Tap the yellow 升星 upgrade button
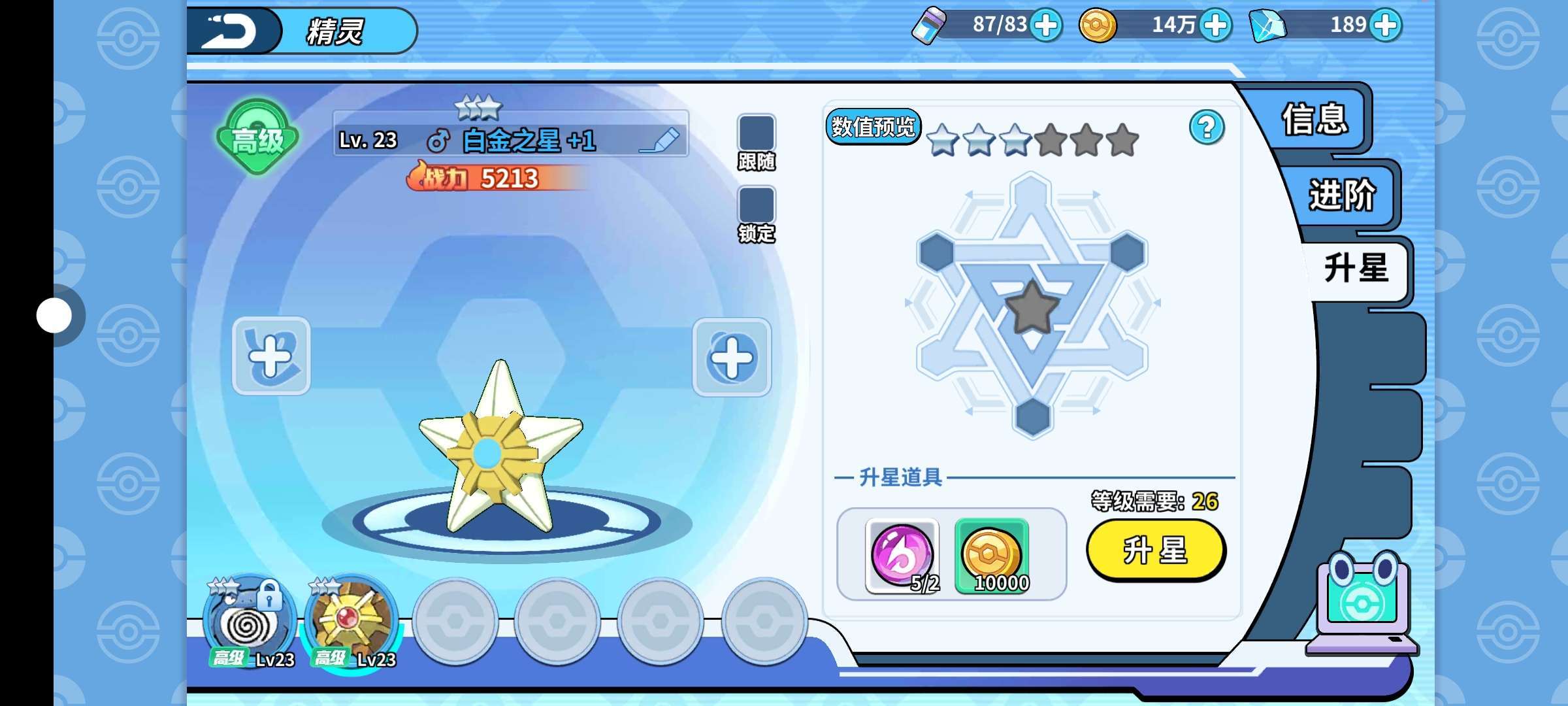 point(1155,550)
